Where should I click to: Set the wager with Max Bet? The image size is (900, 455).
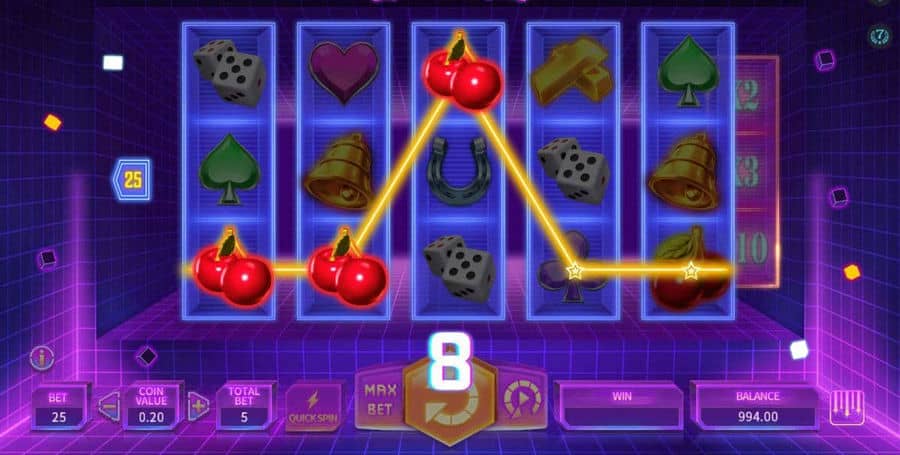(x=381, y=397)
